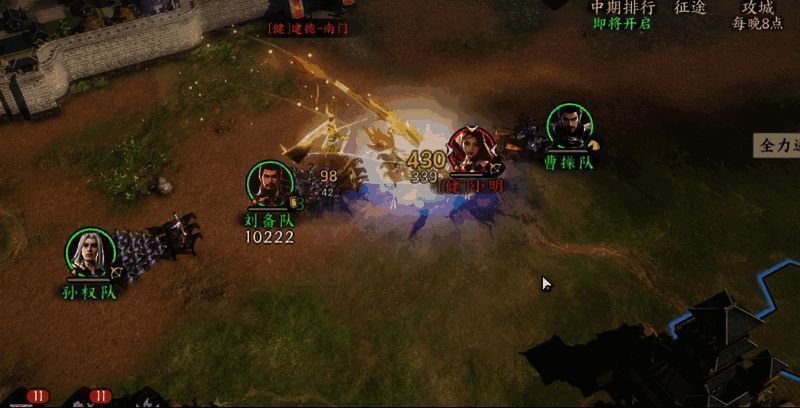Select the 曹操队 army portrait
The width and height of the screenshot is (800, 408).
[x=570, y=129]
